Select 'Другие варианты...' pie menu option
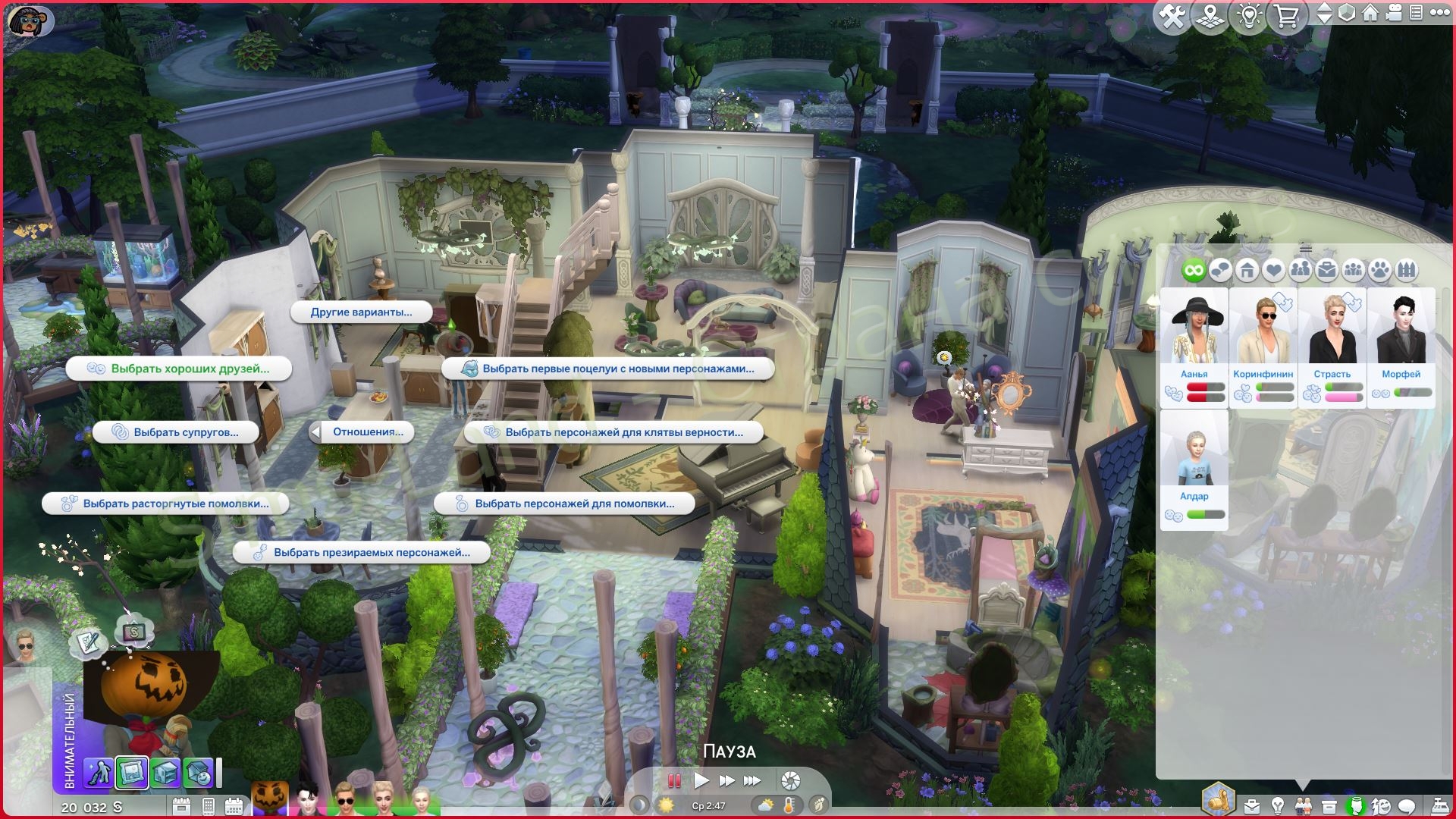The image size is (1456, 819). 361,312
